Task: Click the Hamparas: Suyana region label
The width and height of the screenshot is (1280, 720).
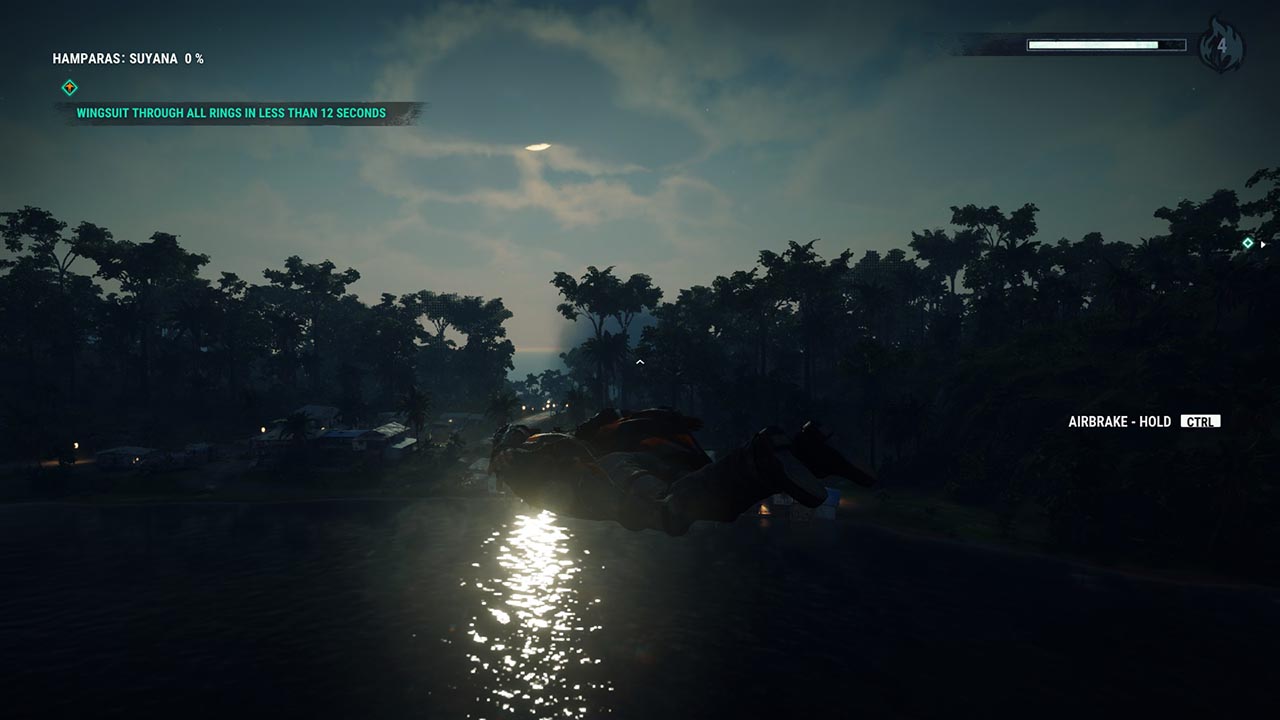Action: [128, 59]
